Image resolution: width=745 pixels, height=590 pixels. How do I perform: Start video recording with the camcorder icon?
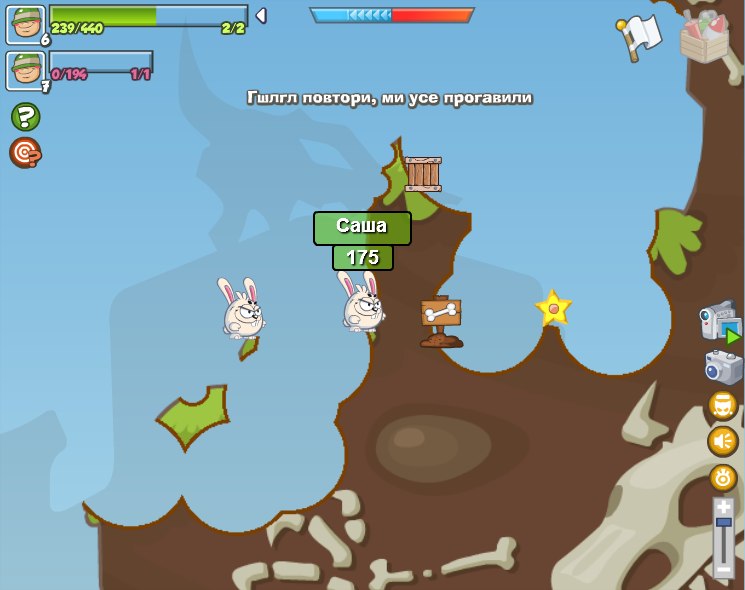(720, 324)
